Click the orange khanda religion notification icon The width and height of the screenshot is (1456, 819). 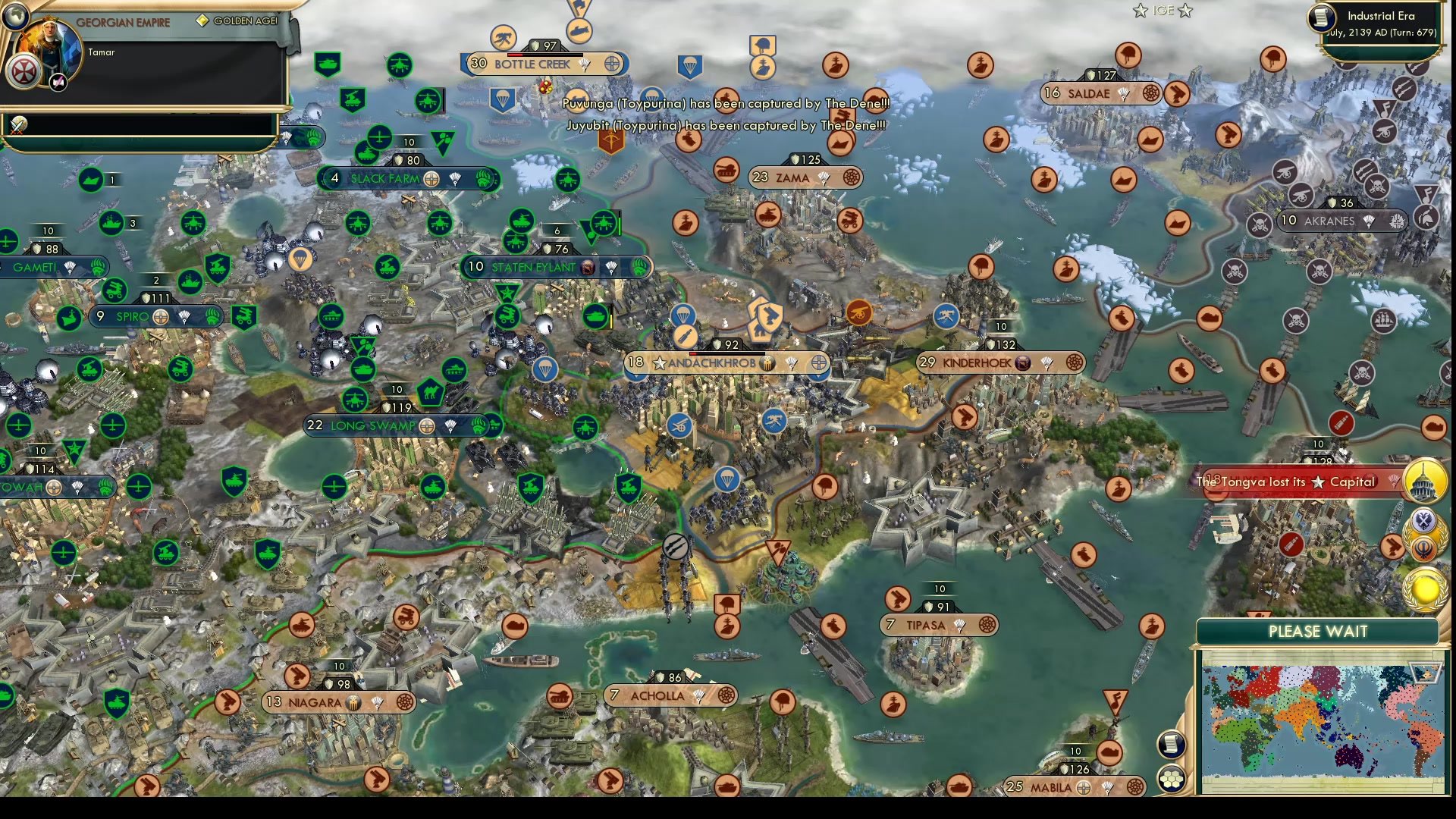coord(1423,548)
